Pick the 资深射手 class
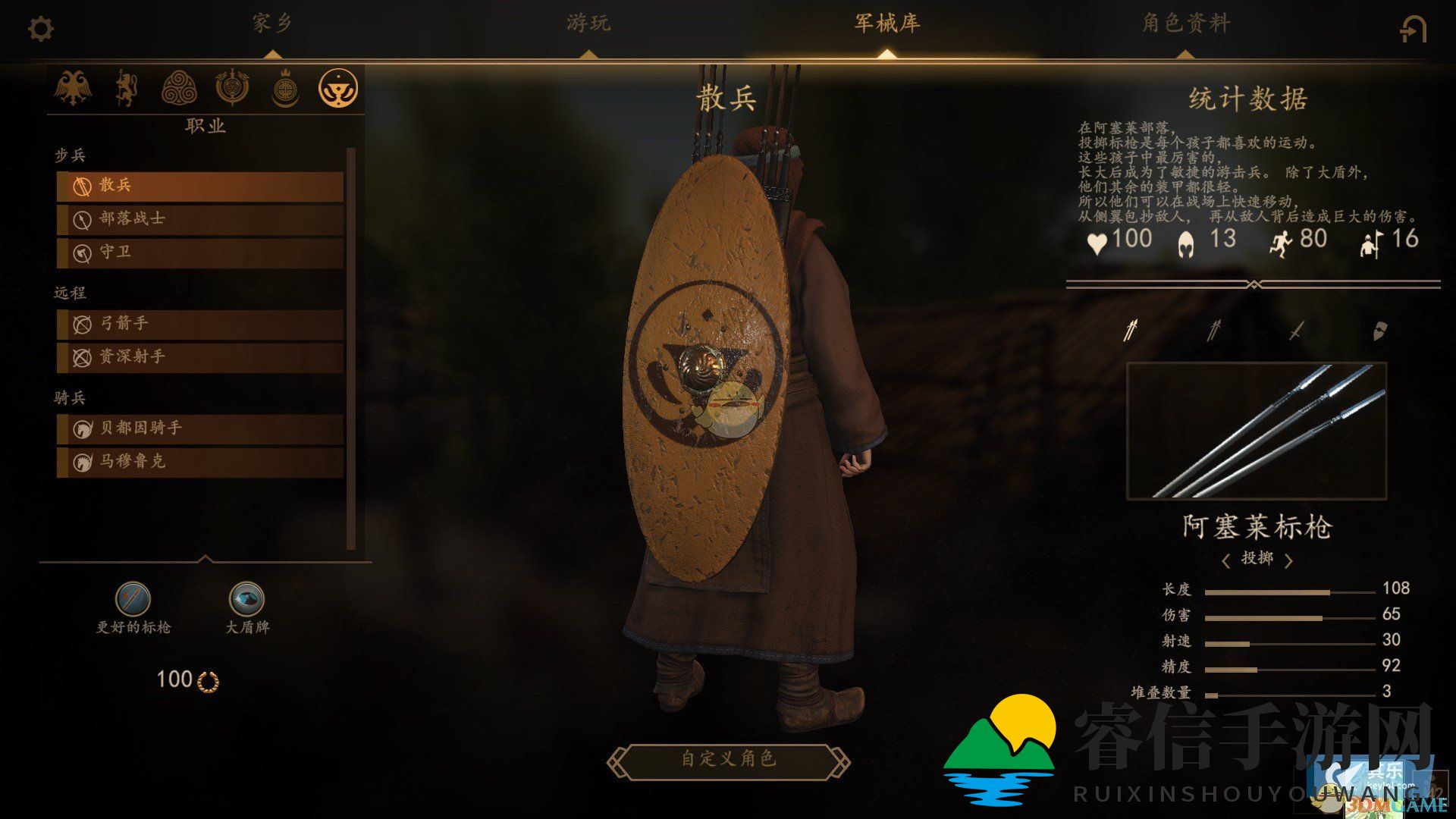This screenshot has height=819, width=1456. click(x=200, y=356)
